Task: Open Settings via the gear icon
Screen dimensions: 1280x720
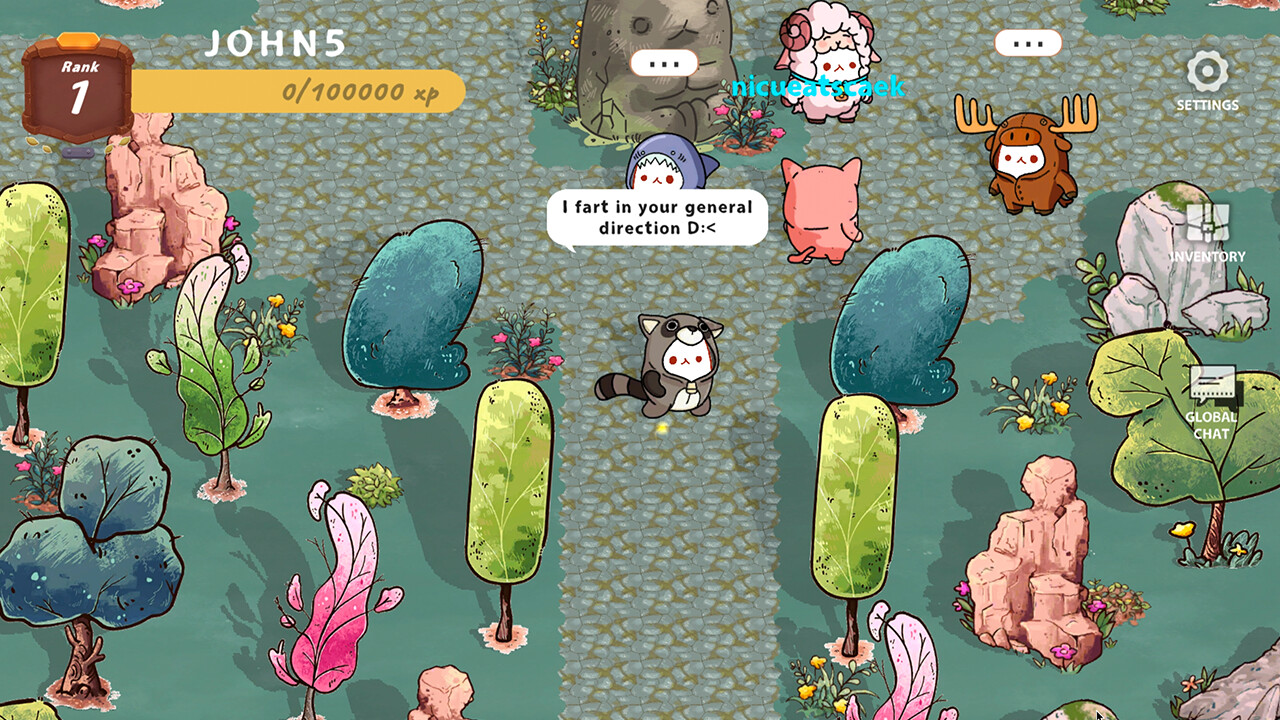Action: pyautogui.click(x=1207, y=72)
